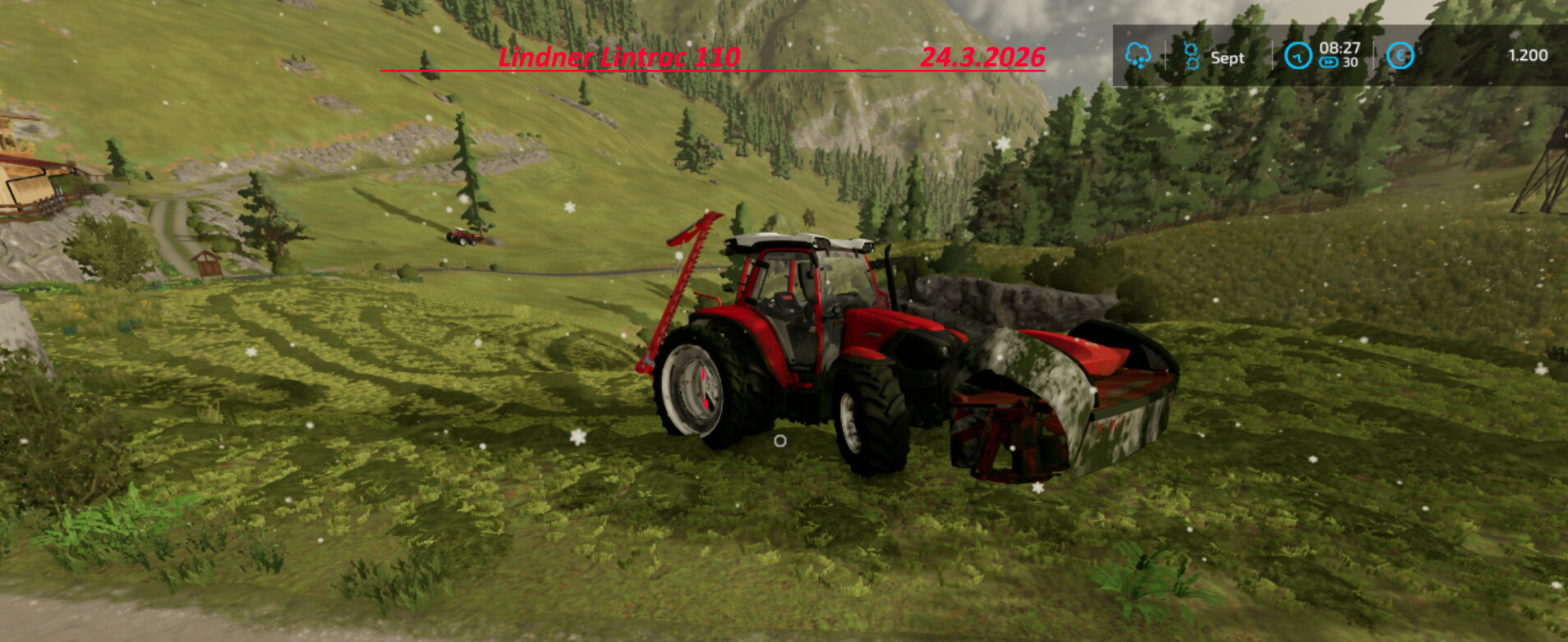1568x642 pixels.
Task: Click the Euro coin currency icon
Action: [x=1400, y=54]
